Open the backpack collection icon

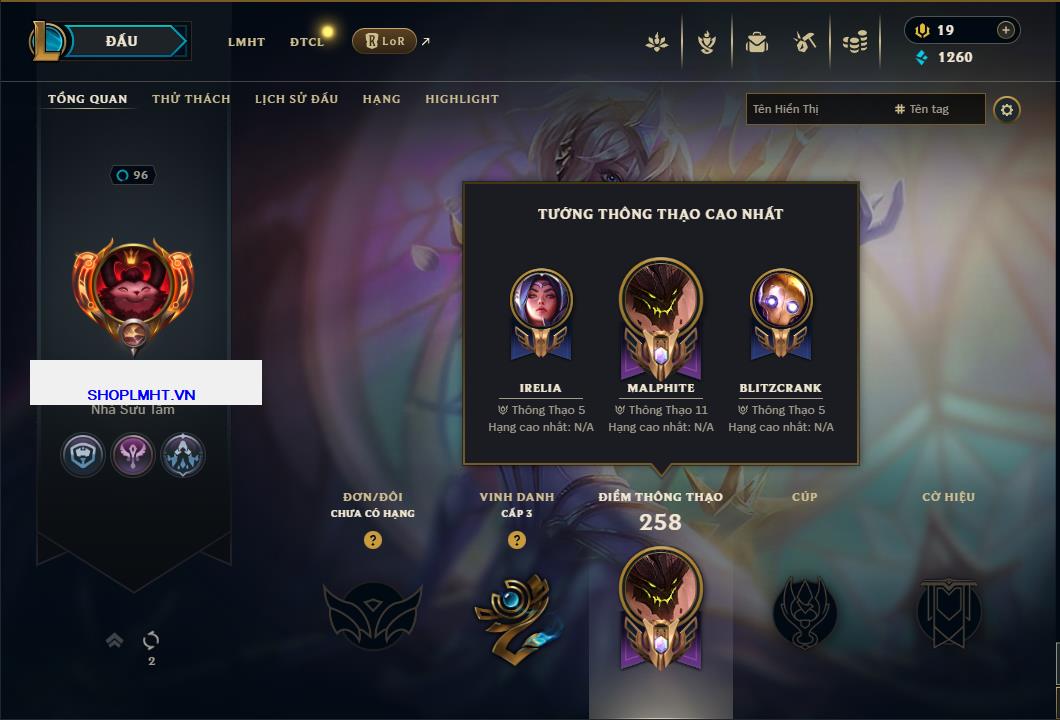pos(757,42)
